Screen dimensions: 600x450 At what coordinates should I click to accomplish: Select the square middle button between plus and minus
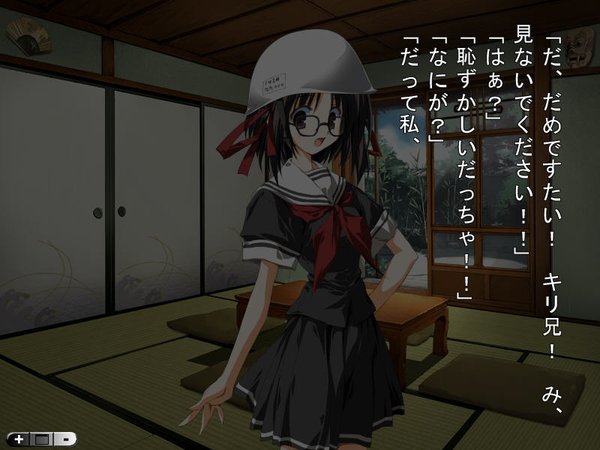(x=41, y=438)
